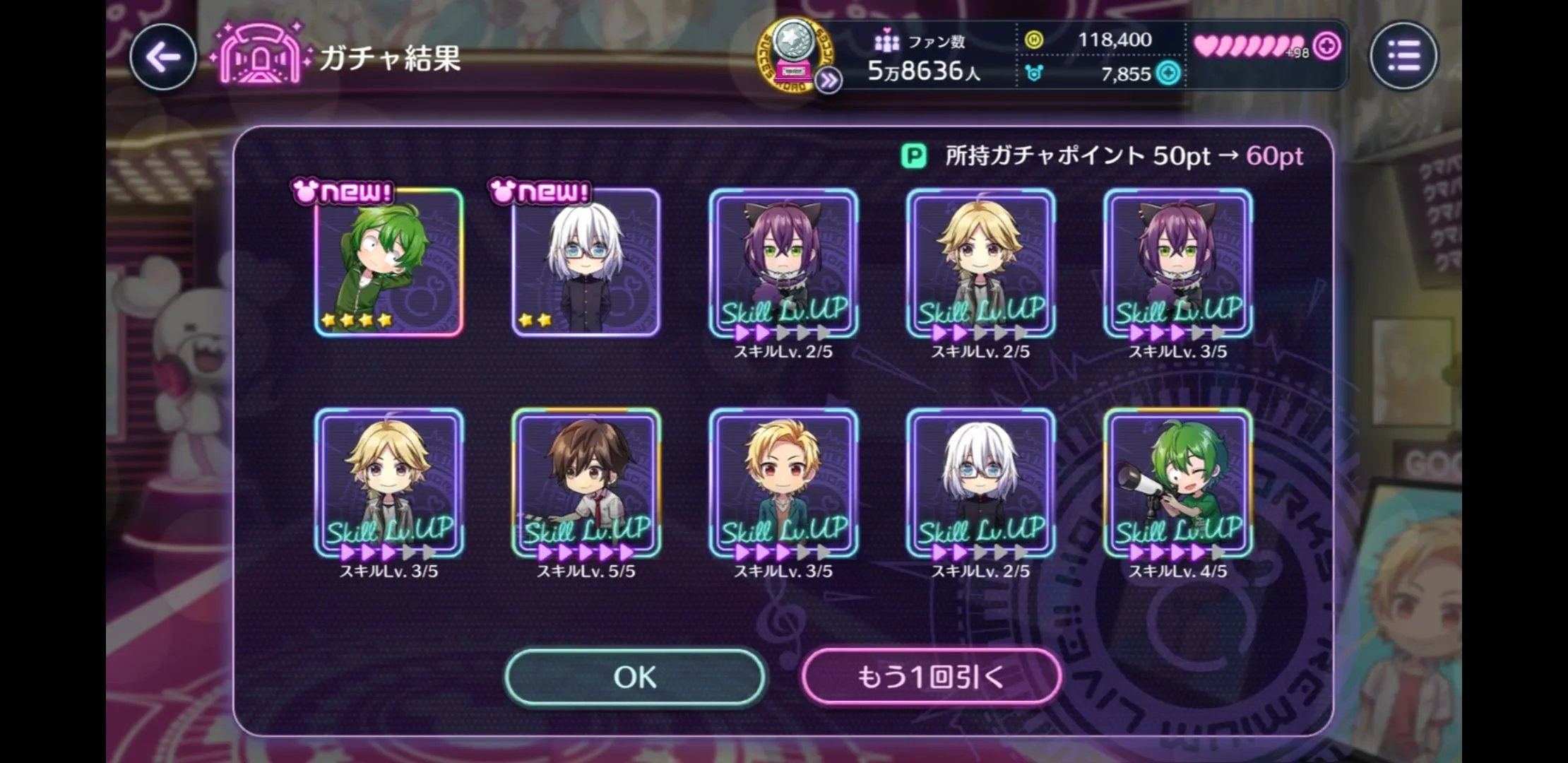Pull again with もう1回引く button

coord(931,677)
